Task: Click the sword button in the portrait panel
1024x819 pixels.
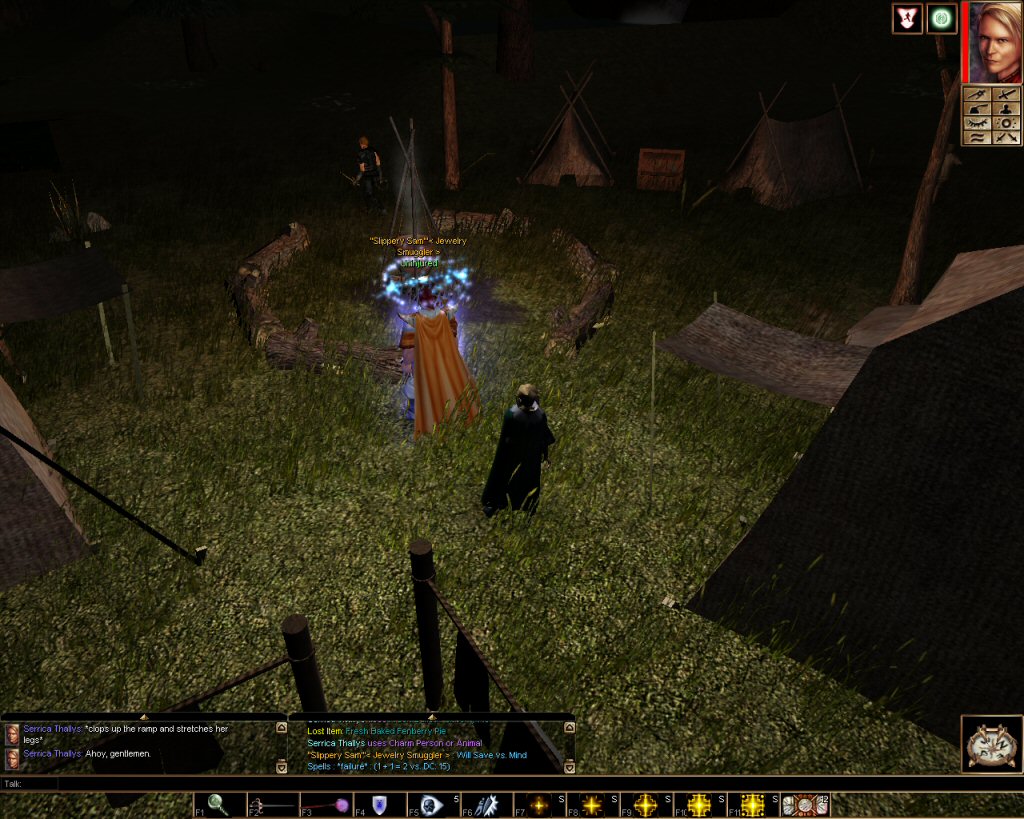Action: tap(1006, 95)
